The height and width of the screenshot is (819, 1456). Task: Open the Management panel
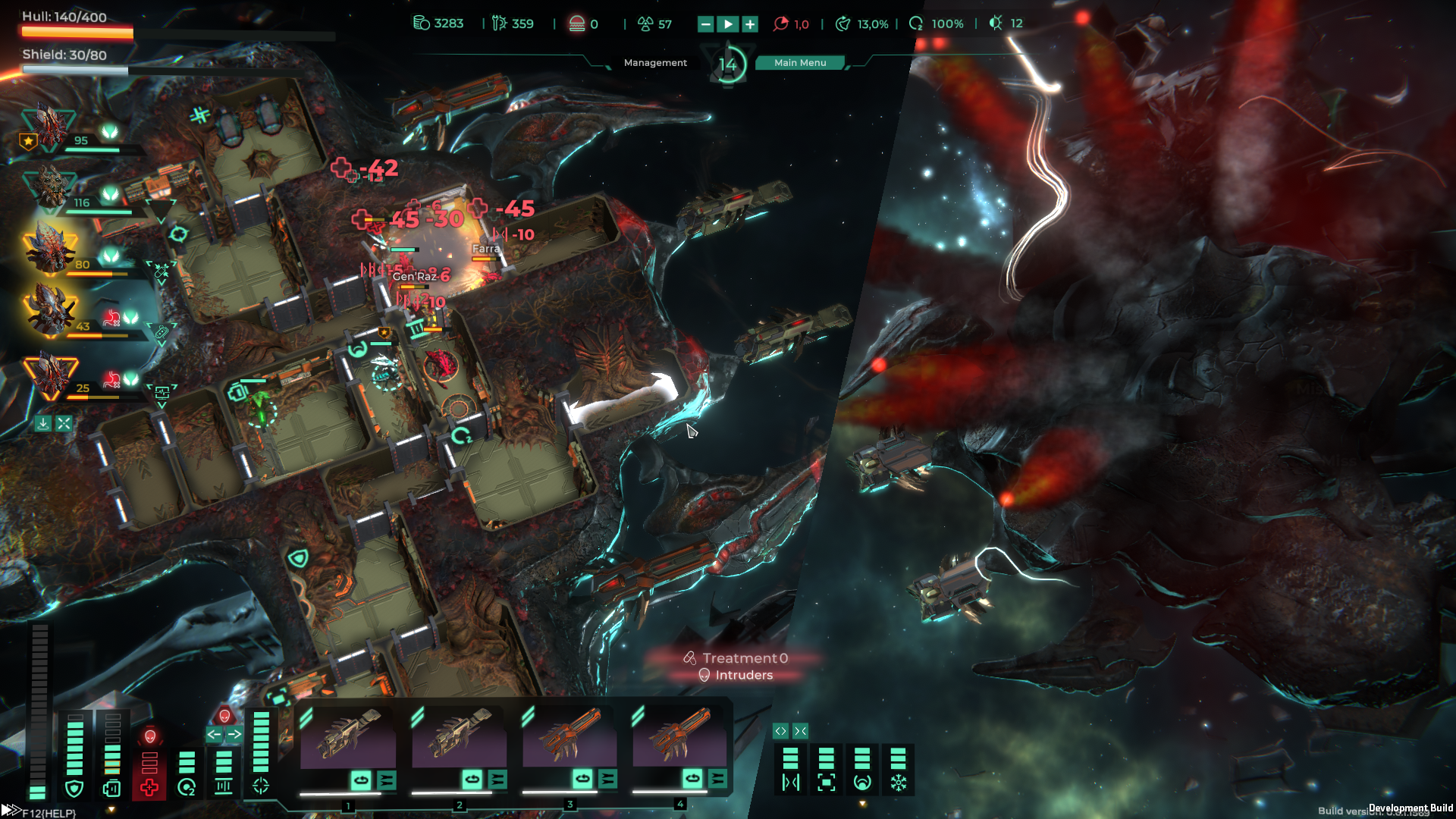(655, 63)
